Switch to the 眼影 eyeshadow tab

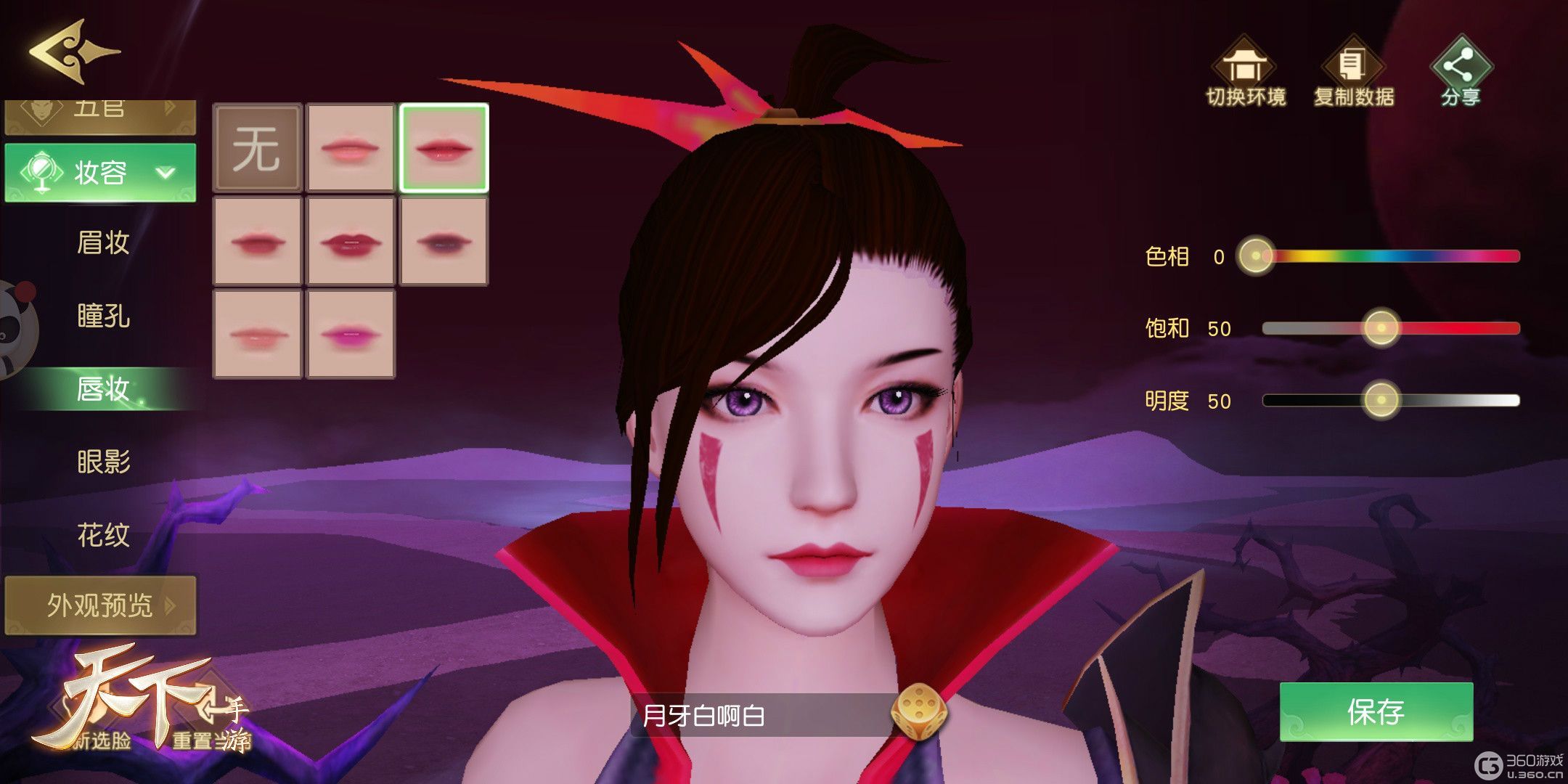102,462
